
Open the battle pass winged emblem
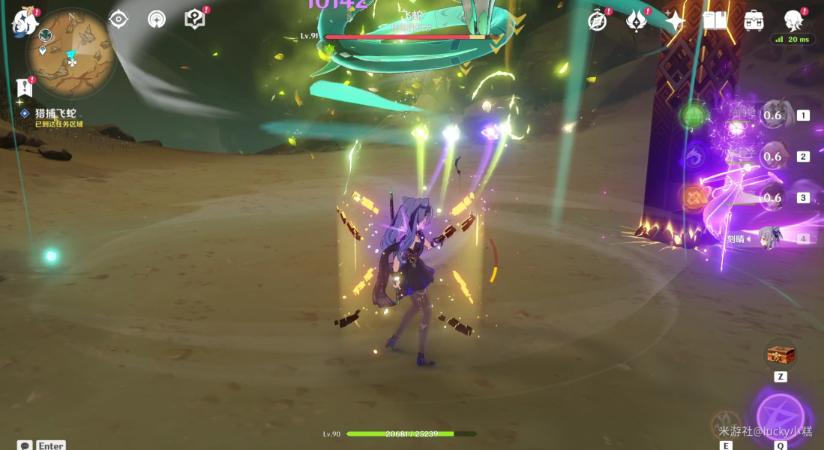tap(637, 20)
